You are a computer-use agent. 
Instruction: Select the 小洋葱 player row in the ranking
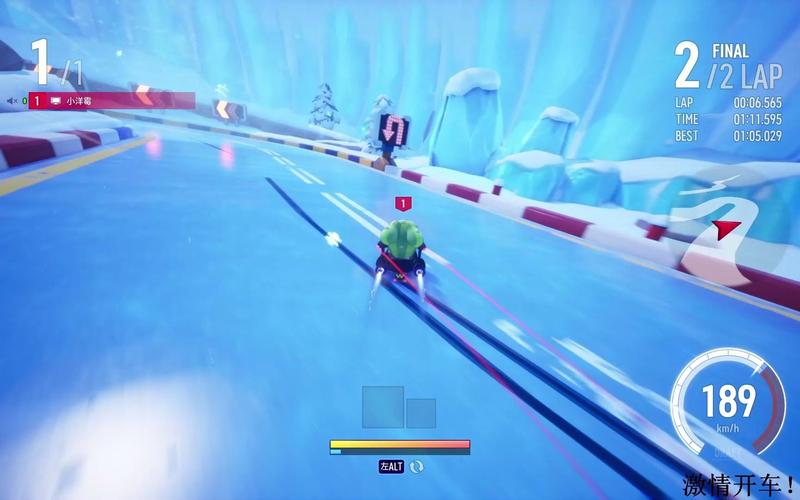click(110, 100)
